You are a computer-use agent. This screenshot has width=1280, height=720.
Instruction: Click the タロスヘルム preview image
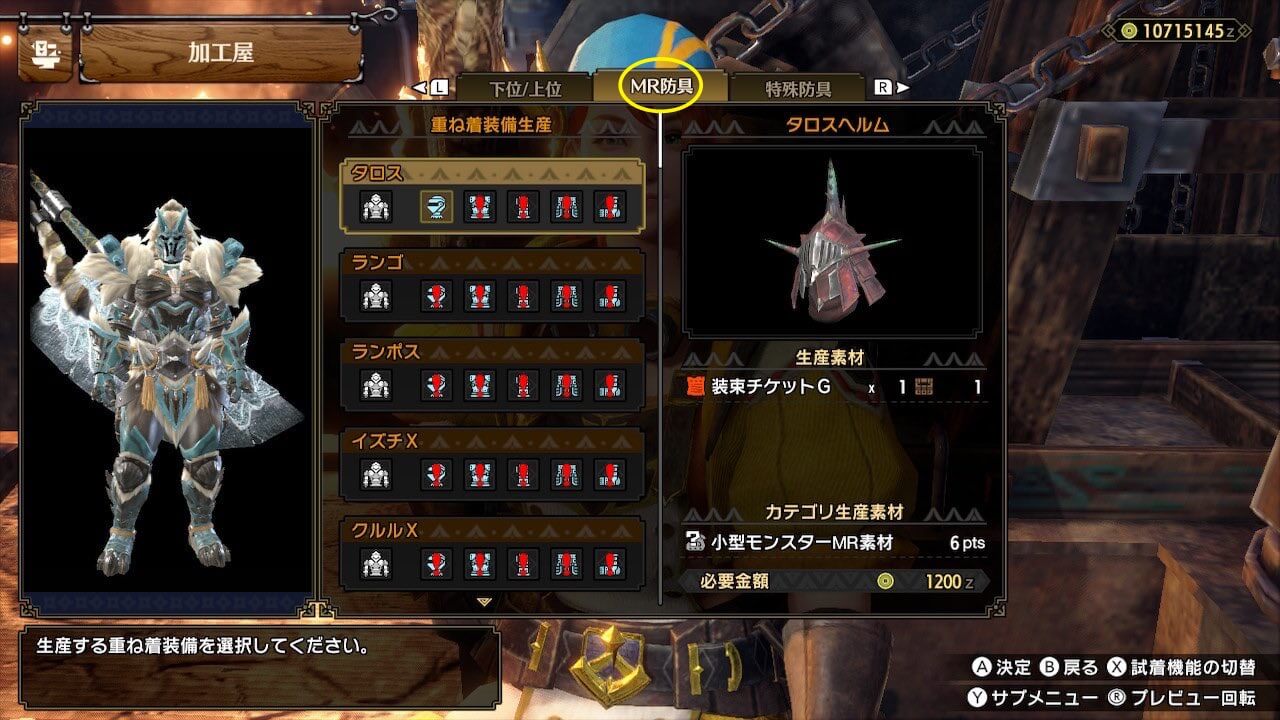pyautogui.click(x=832, y=241)
